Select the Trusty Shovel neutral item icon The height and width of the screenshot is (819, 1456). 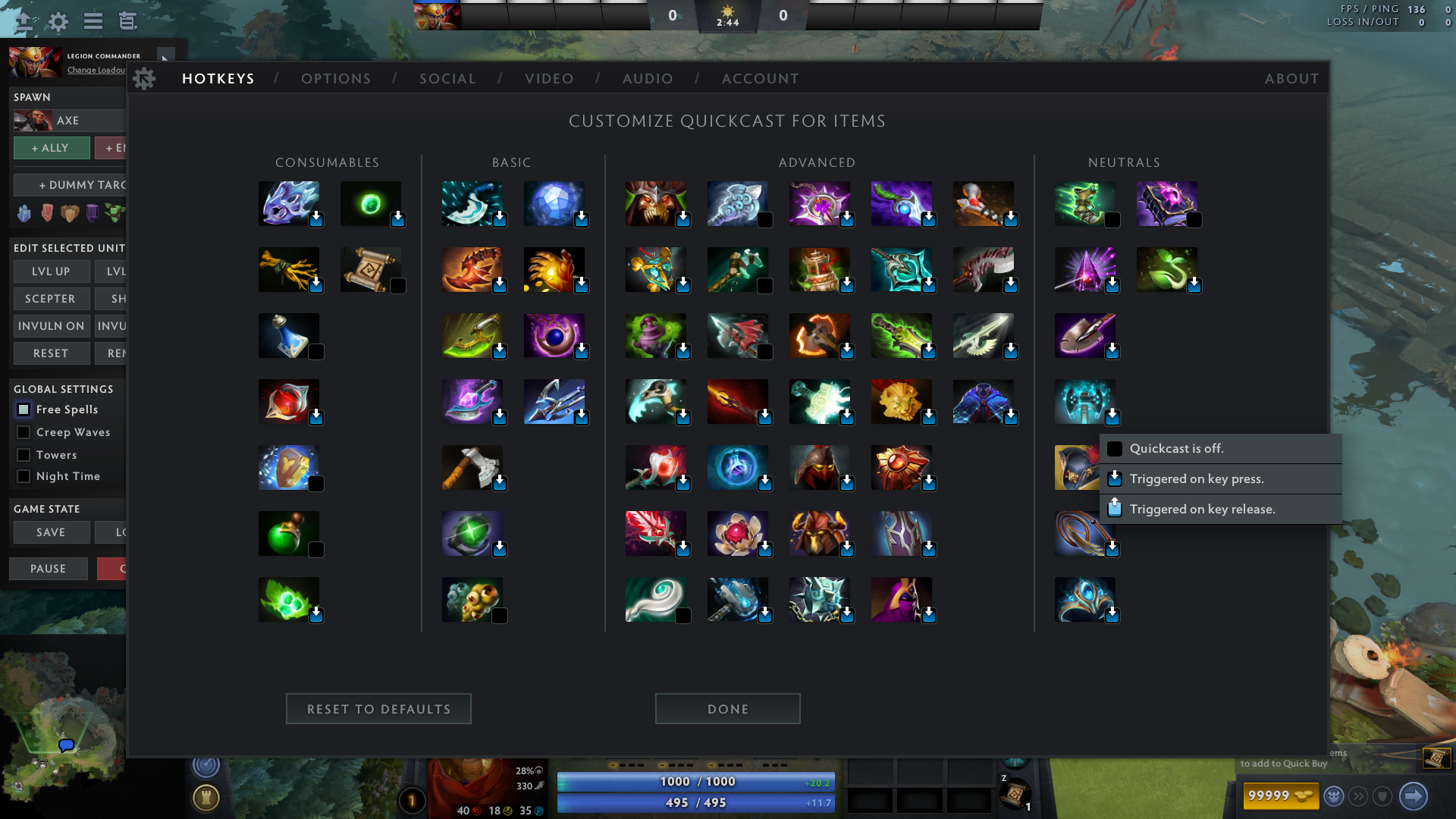pos(1086,334)
